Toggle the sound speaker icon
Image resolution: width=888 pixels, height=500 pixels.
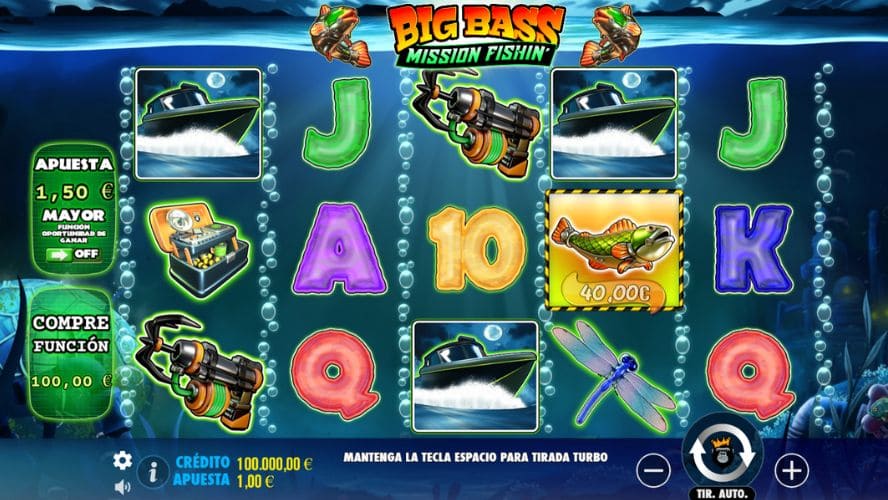(123, 487)
